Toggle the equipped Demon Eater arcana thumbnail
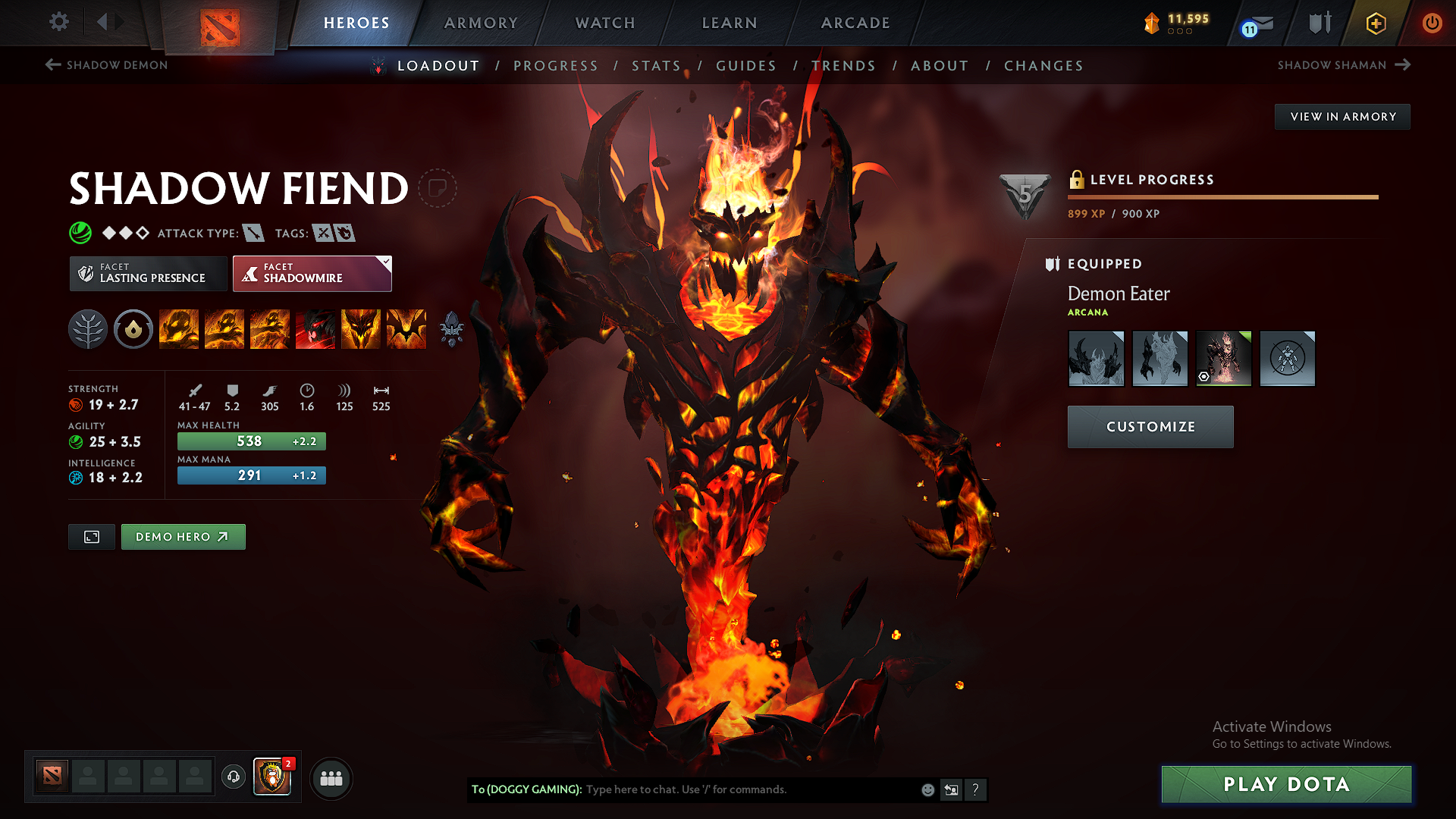This screenshot has height=819, width=1456. tap(1223, 357)
